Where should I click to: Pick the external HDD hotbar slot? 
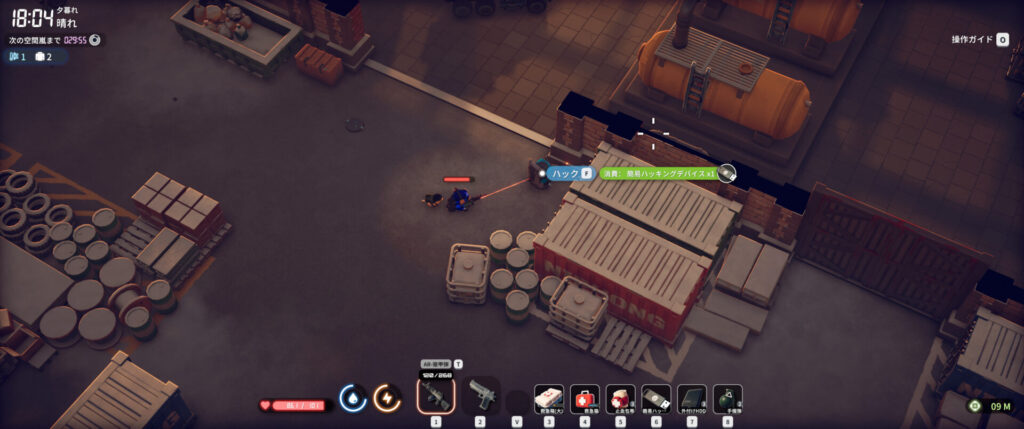691,398
